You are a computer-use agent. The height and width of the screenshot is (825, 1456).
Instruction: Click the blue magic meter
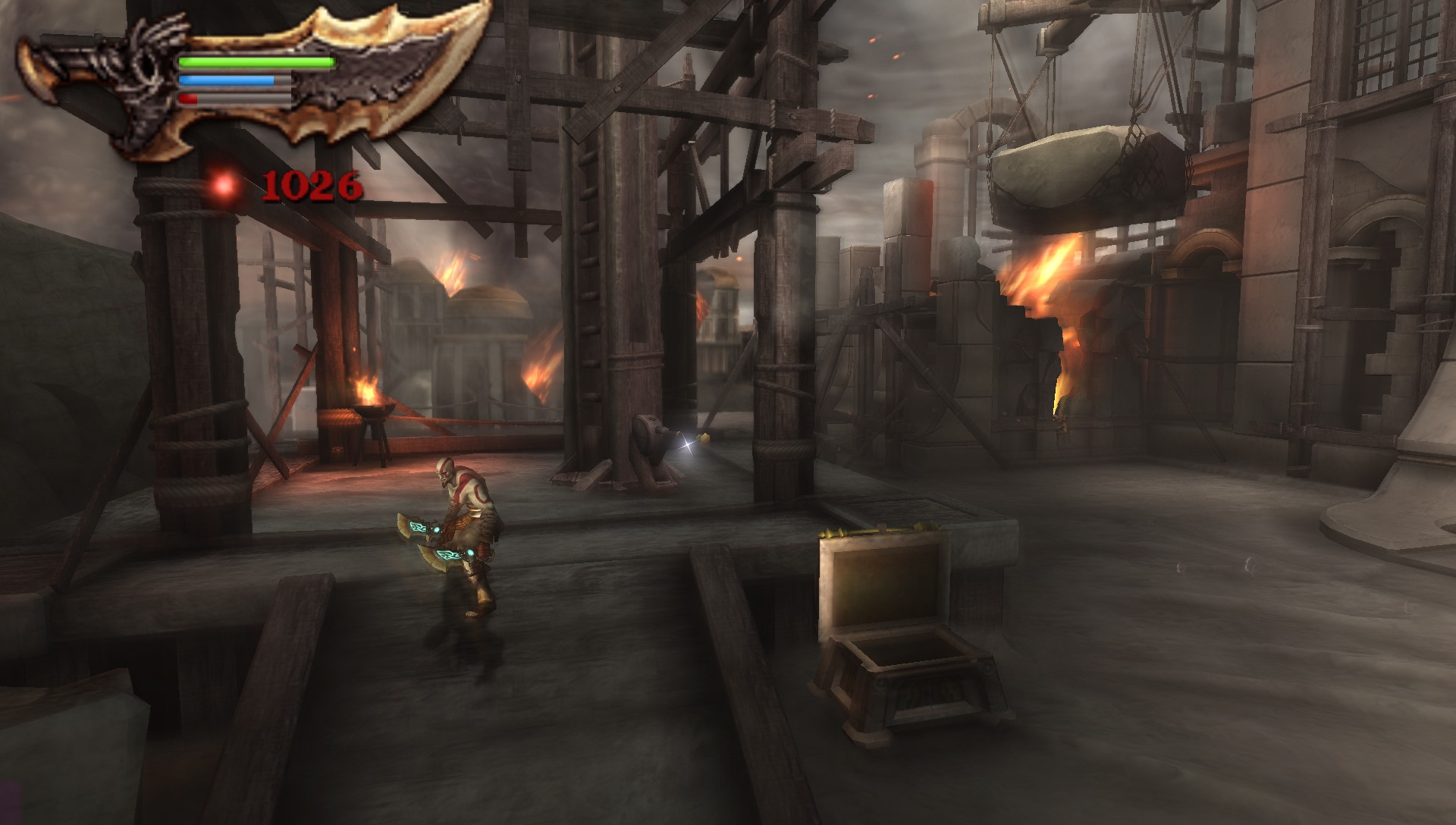227,80
